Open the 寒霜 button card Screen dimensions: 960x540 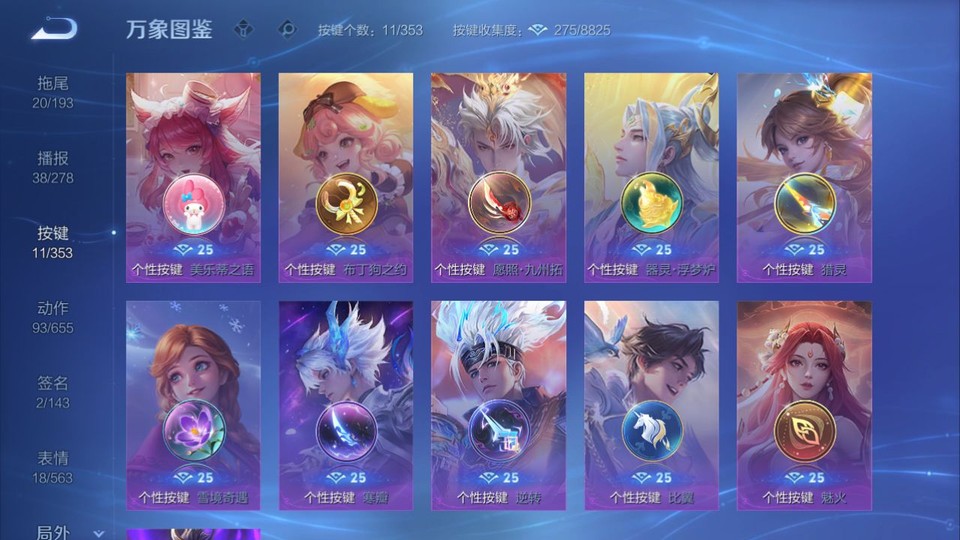(x=346, y=405)
